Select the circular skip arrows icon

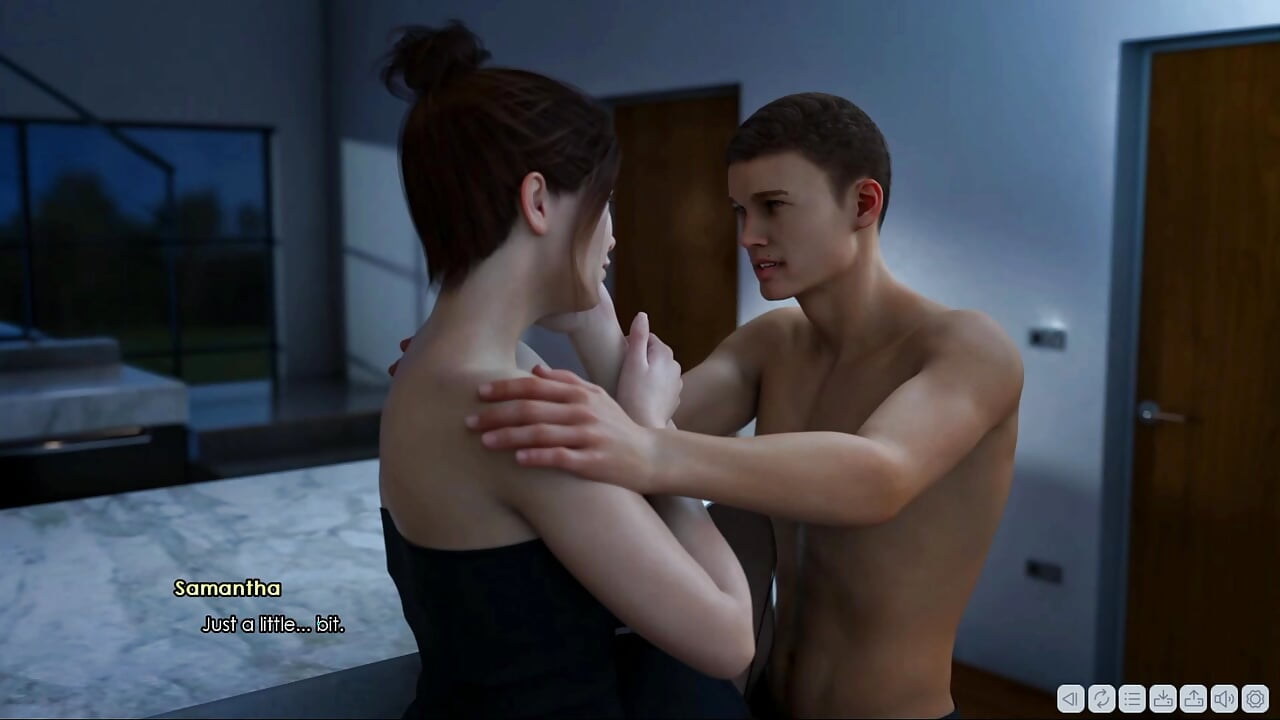1102,699
